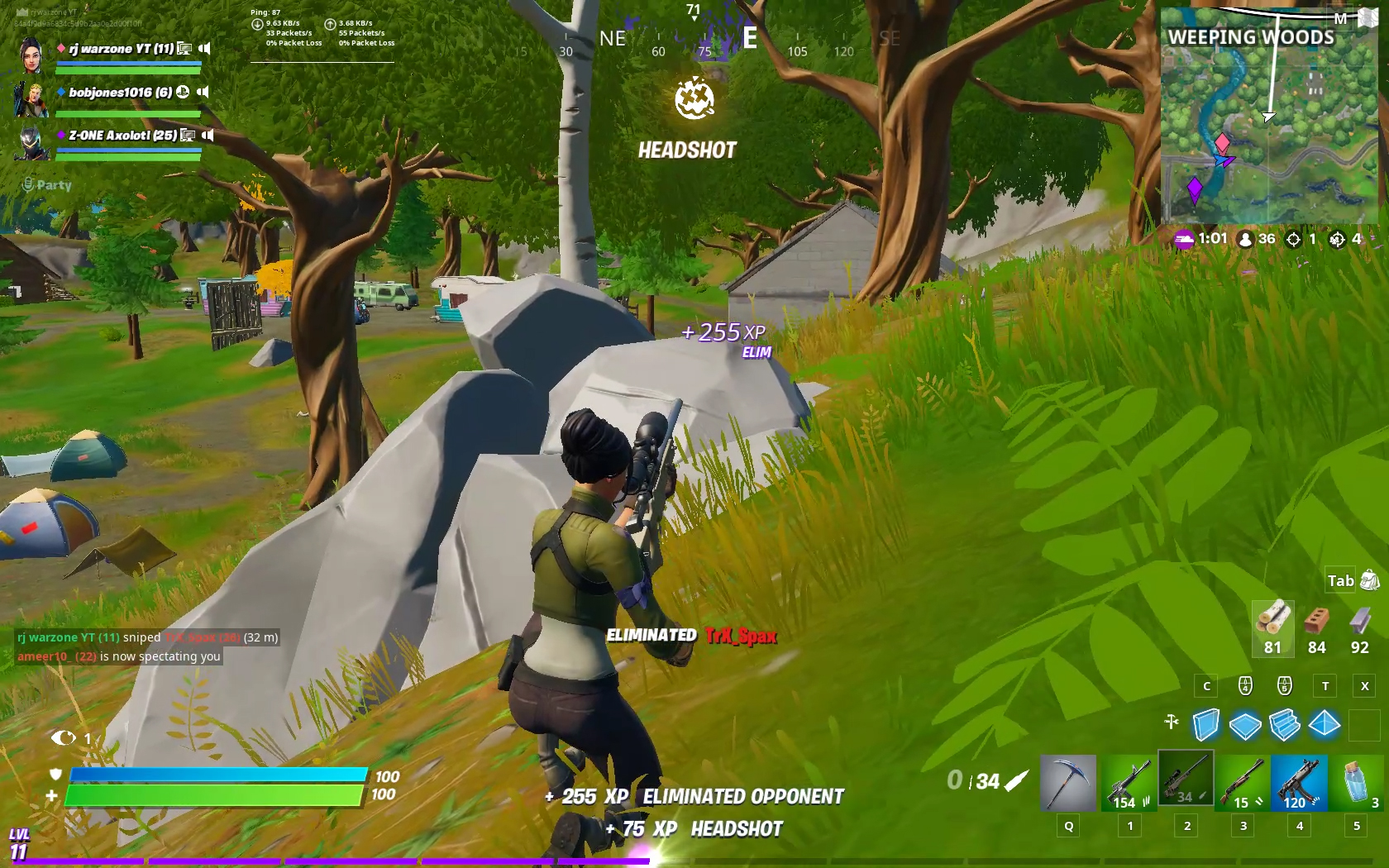Image resolution: width=1389 pixels, height=868 pixels.
Task: Equip the blue submachine gun
Action: click(1299, 782)
